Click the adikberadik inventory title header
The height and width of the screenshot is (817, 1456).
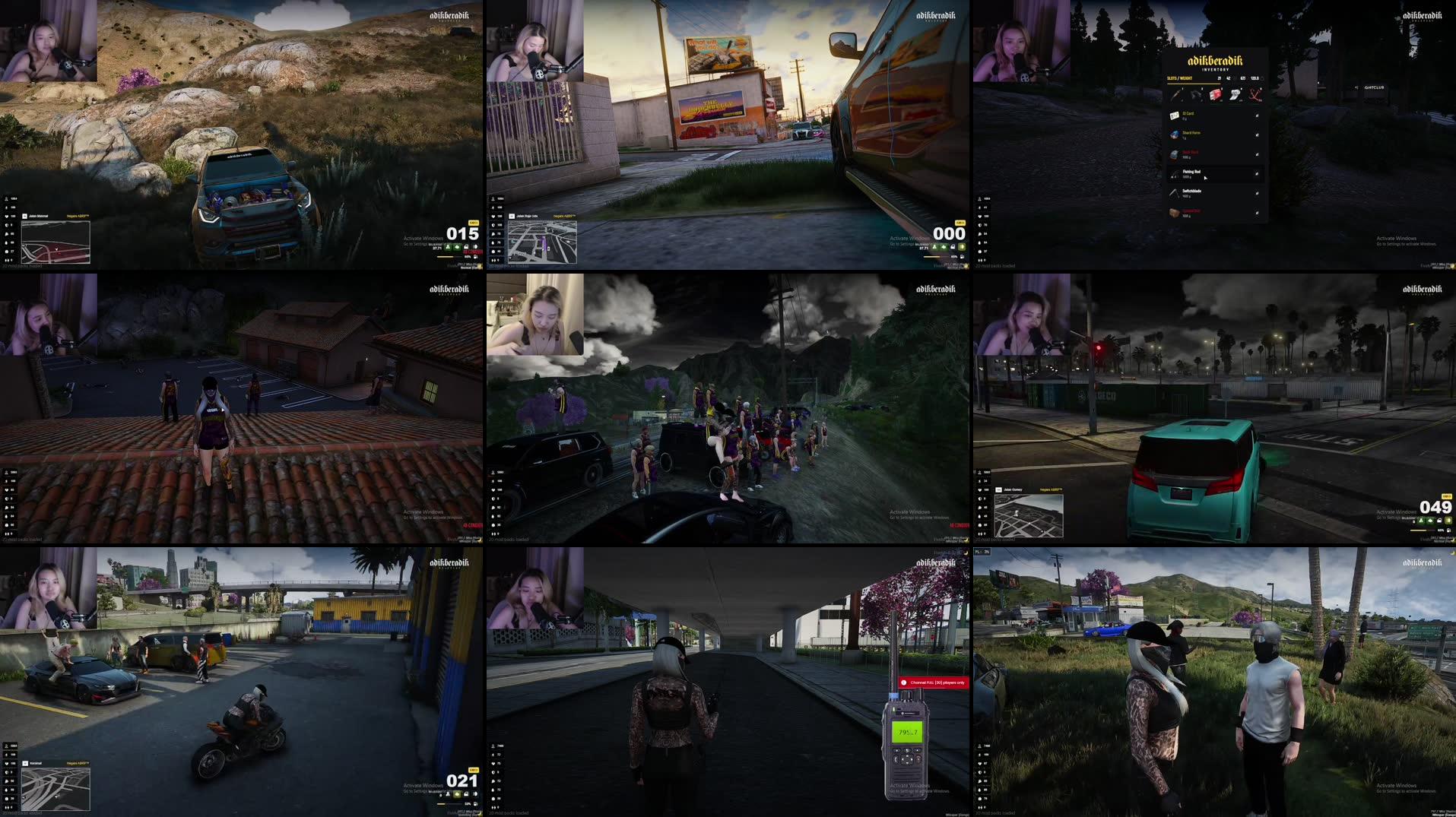[1215, 61]
